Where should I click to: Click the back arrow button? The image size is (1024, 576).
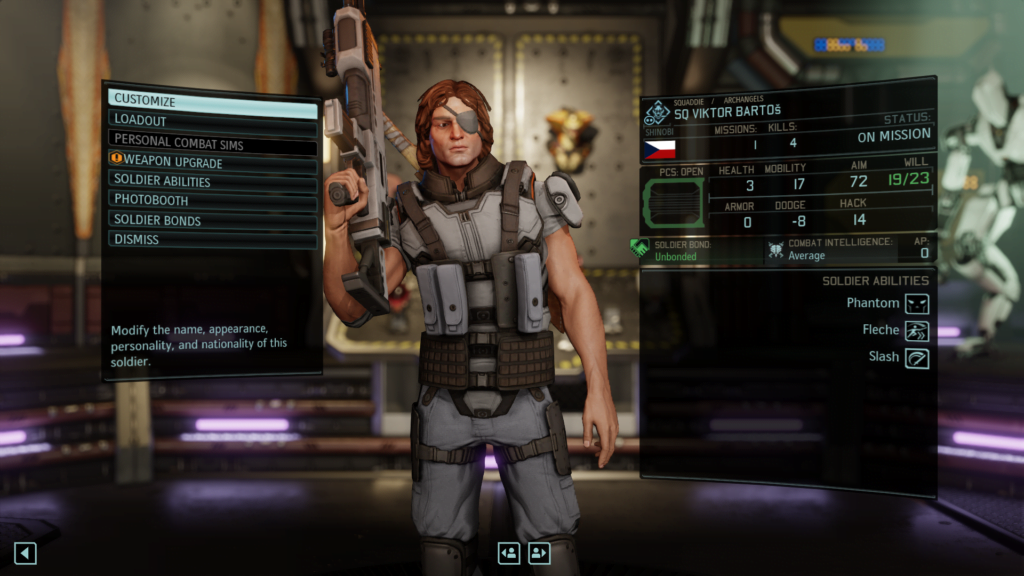pos(25,552)
